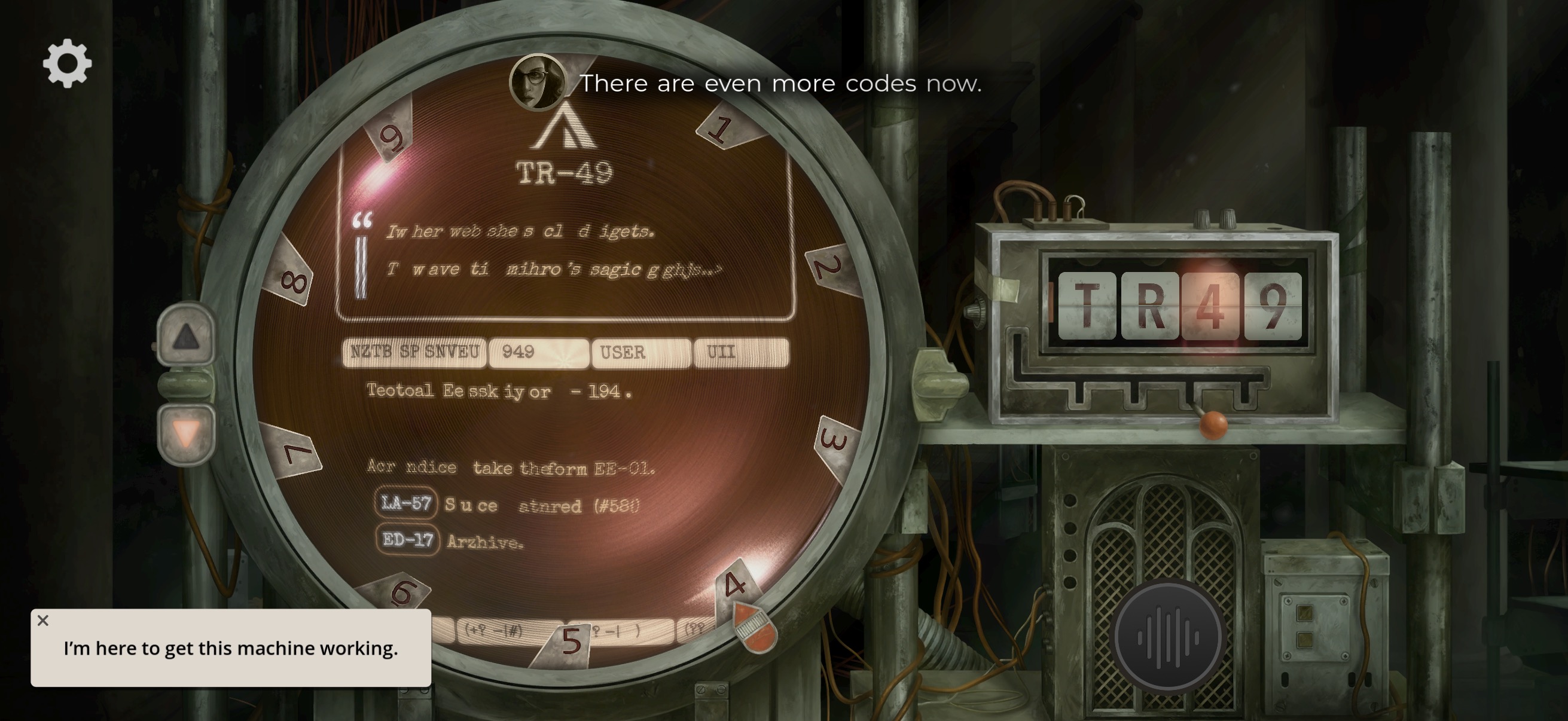This screenshot has height=721, width=1568.
Task: Change the R letter tile
Action: 1149,305
